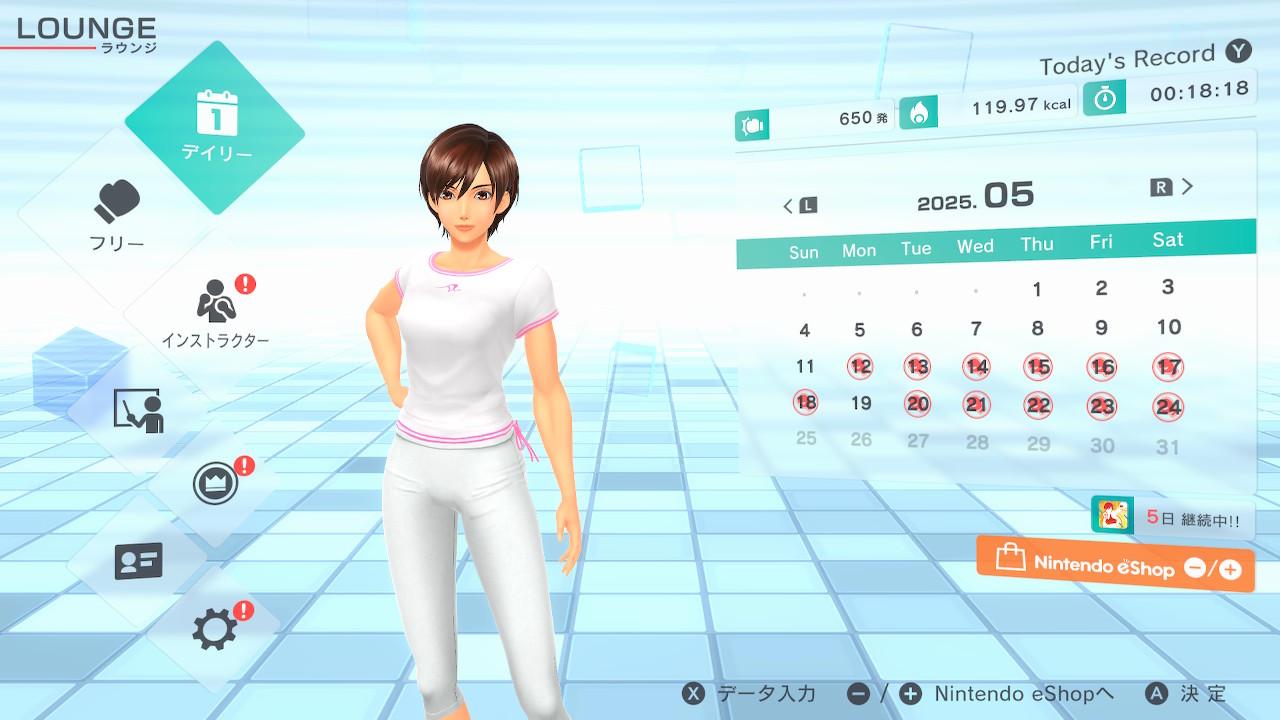This screenshot has height=720, width=1280.
Task: Go to the previous calendar month
Action: tap(799, 205)
